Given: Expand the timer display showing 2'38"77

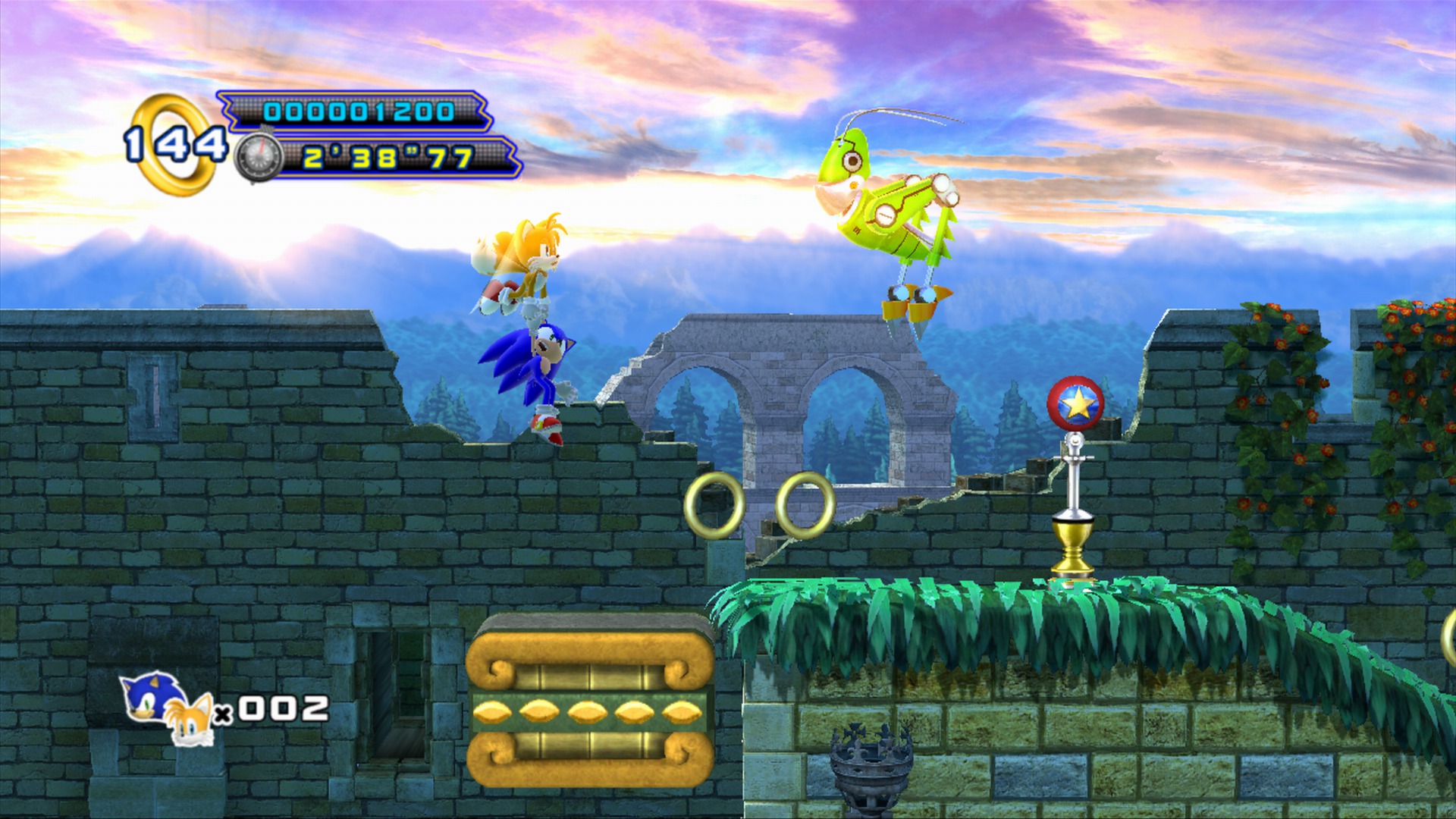Looking at the screenshot, I should coord(387,159).
